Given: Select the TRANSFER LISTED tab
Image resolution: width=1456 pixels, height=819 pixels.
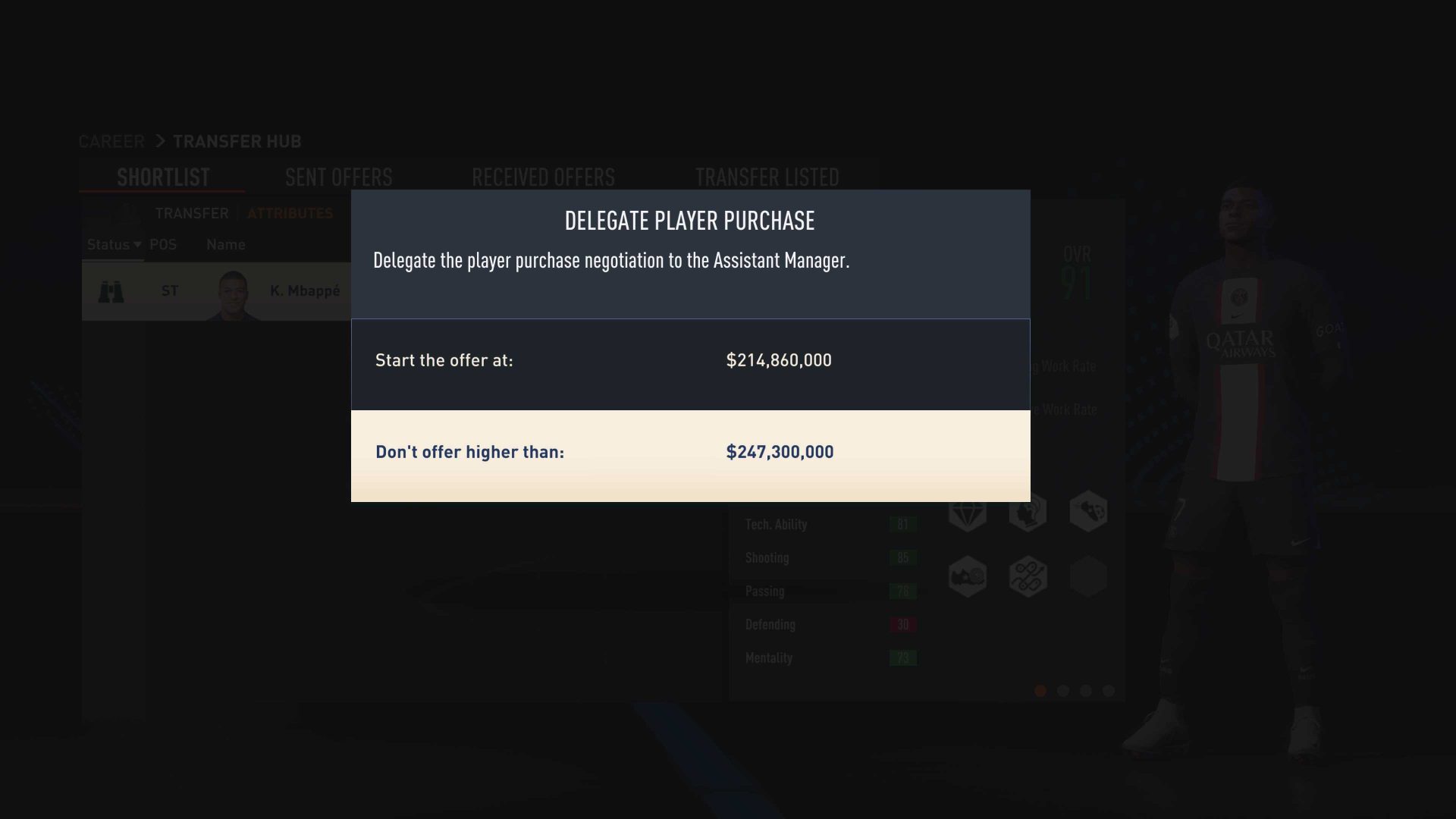Looking at the screenshot, I should tap(767, 177).
